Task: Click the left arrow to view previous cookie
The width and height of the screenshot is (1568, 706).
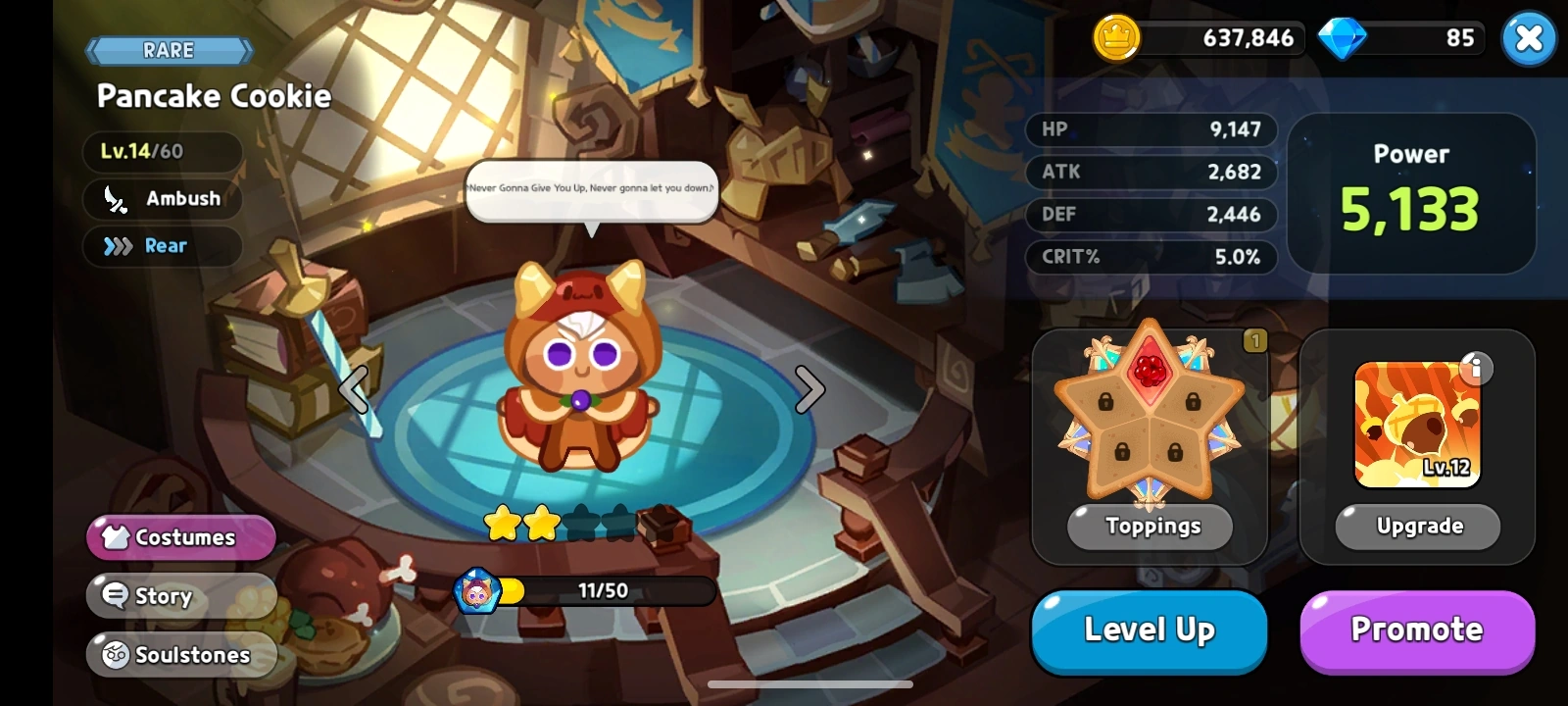Action: pyautogui.click(x=354, y=388)
